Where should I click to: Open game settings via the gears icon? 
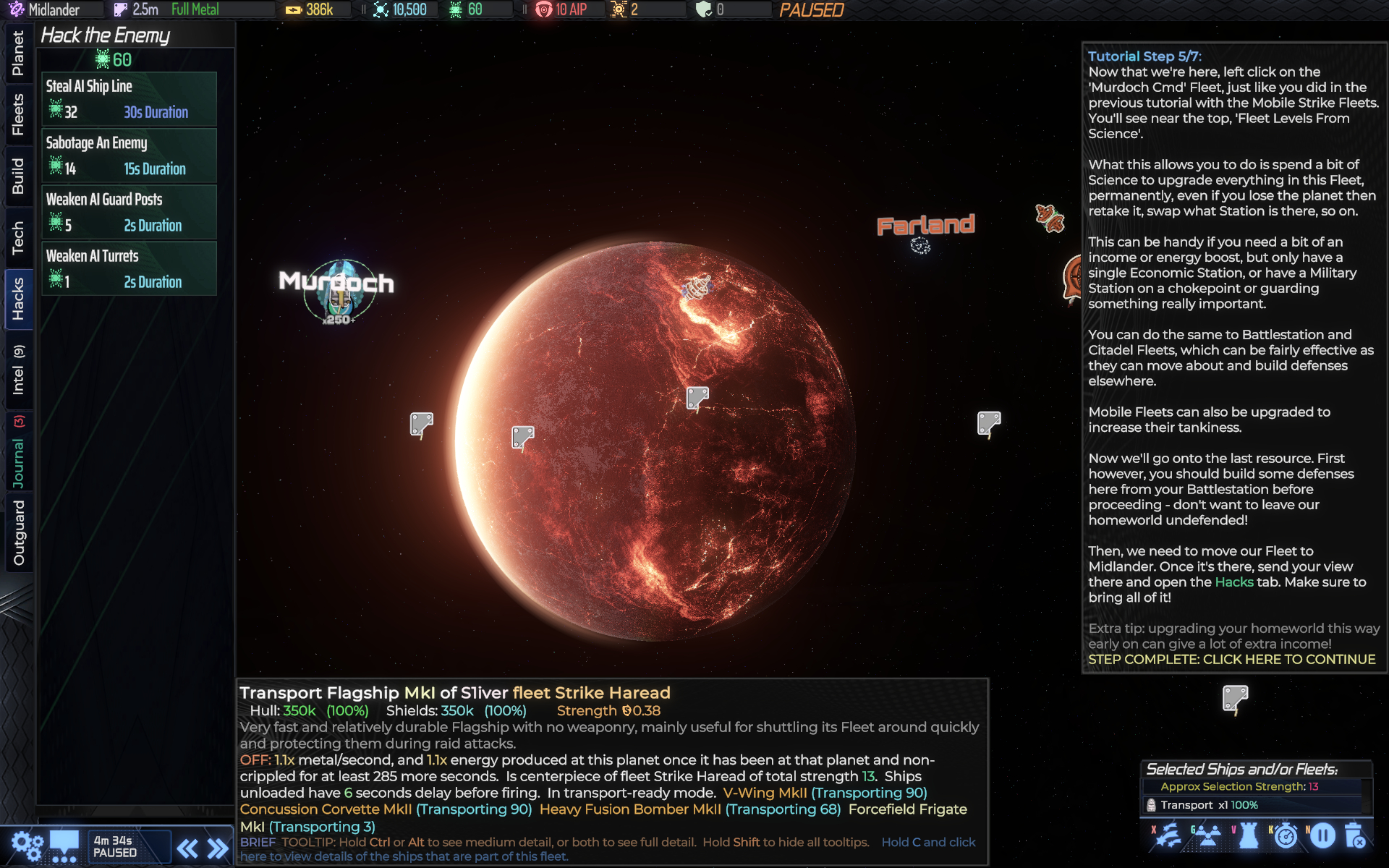point(27,846)
